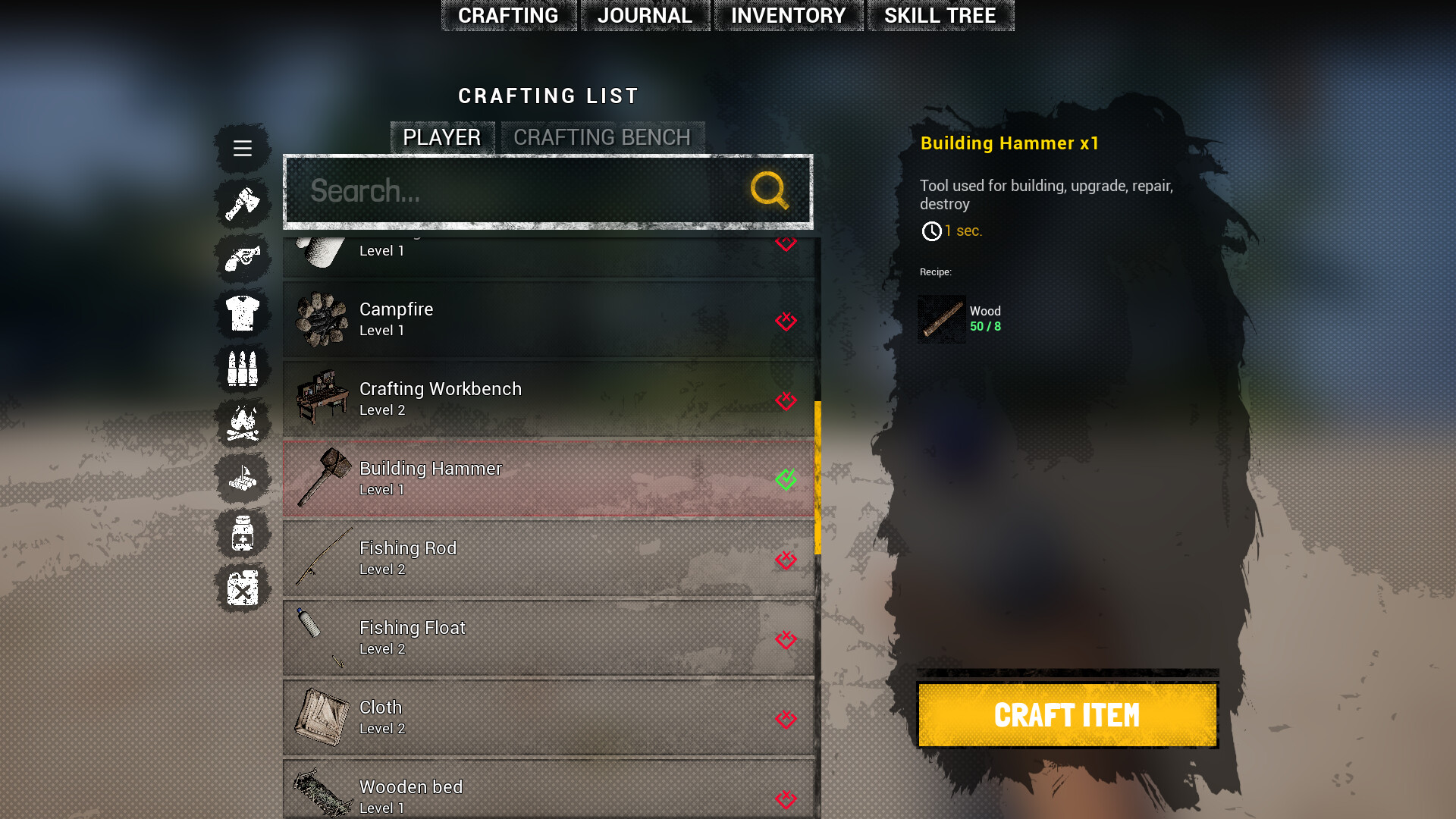This screenshot has width=1456, height=819.
Task: Select the Crafting Workbench recipe
Action: [531, 398]
